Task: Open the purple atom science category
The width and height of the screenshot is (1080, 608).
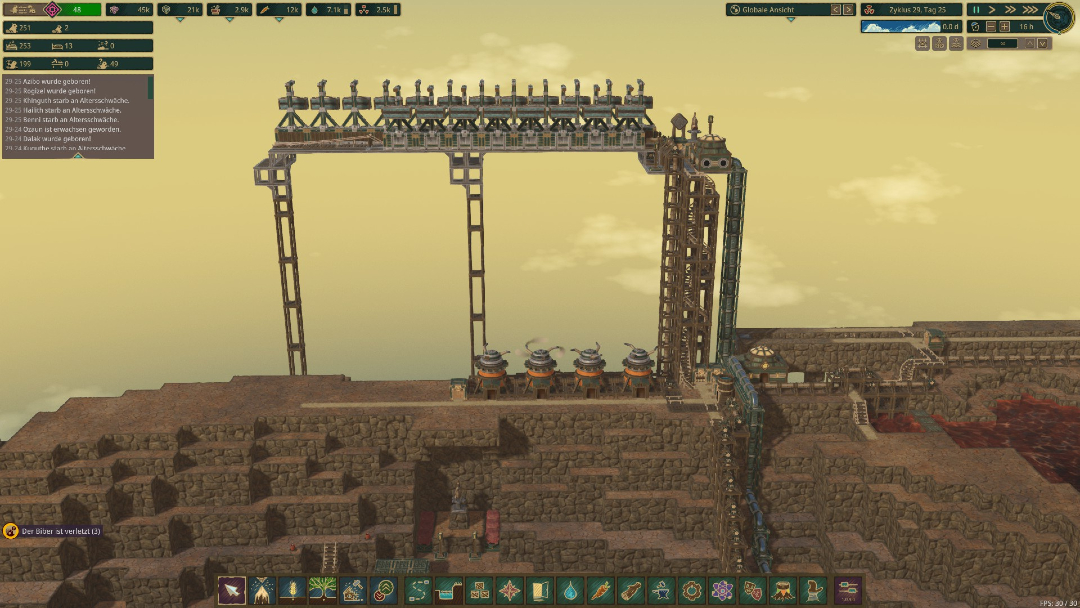Action: (721, 590)
